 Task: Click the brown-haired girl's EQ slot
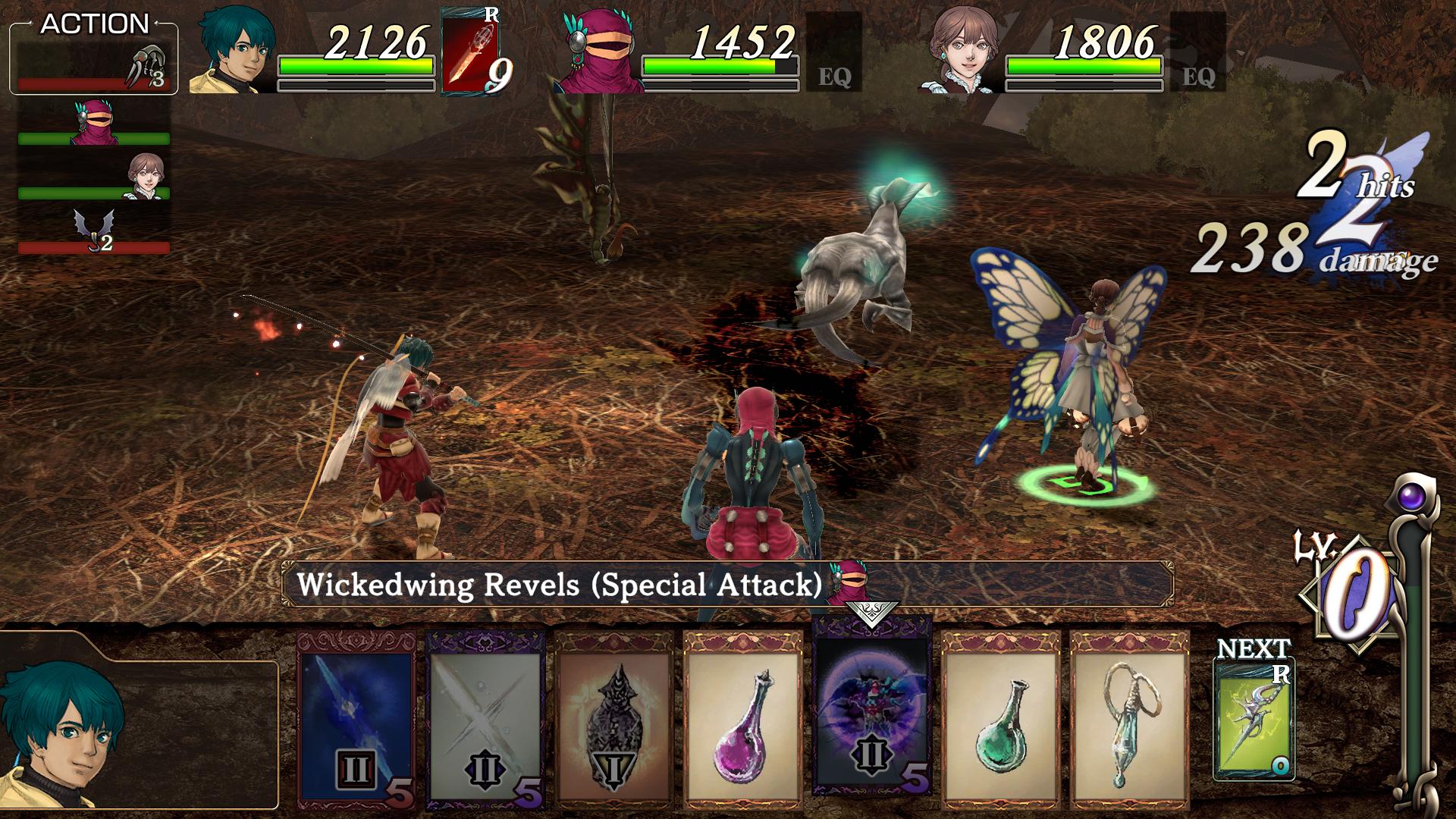click(x=1197, y=53)
